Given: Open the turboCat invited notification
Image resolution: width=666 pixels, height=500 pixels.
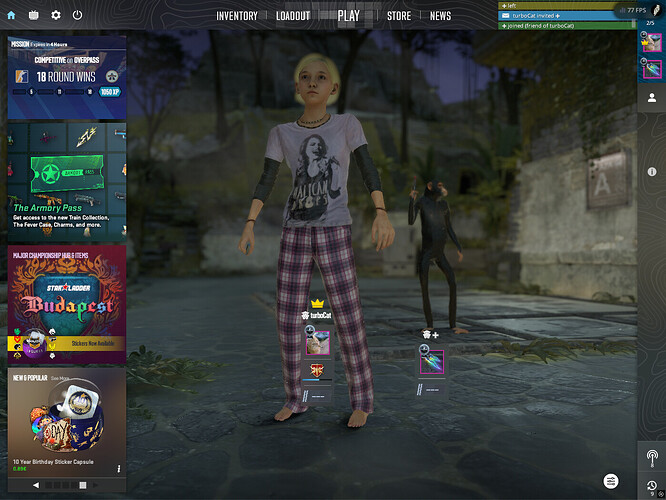Looking at the screenshot, I should pos(540,16).
